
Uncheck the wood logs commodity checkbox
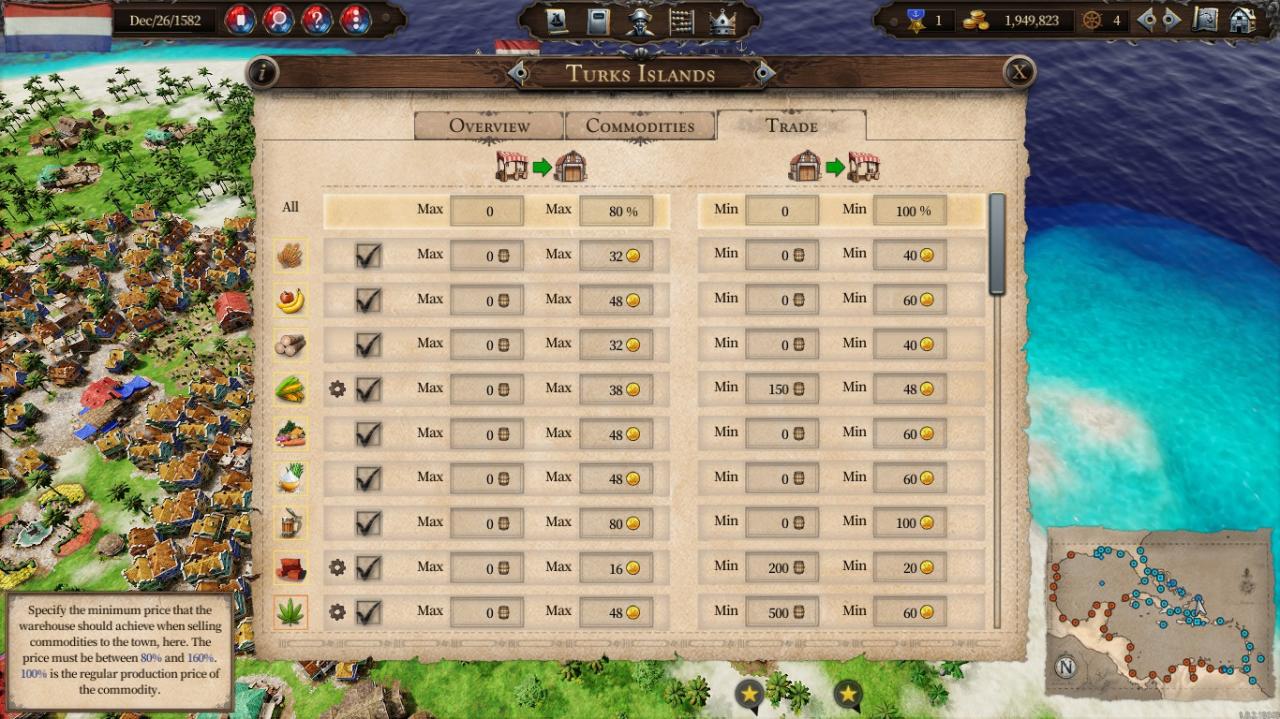pyautogui.click(x=368, y=345)
